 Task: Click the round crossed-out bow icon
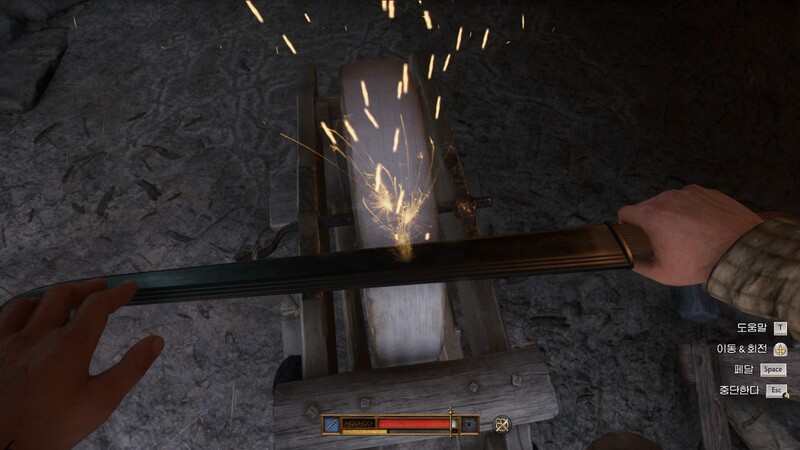tap(502, 424)
